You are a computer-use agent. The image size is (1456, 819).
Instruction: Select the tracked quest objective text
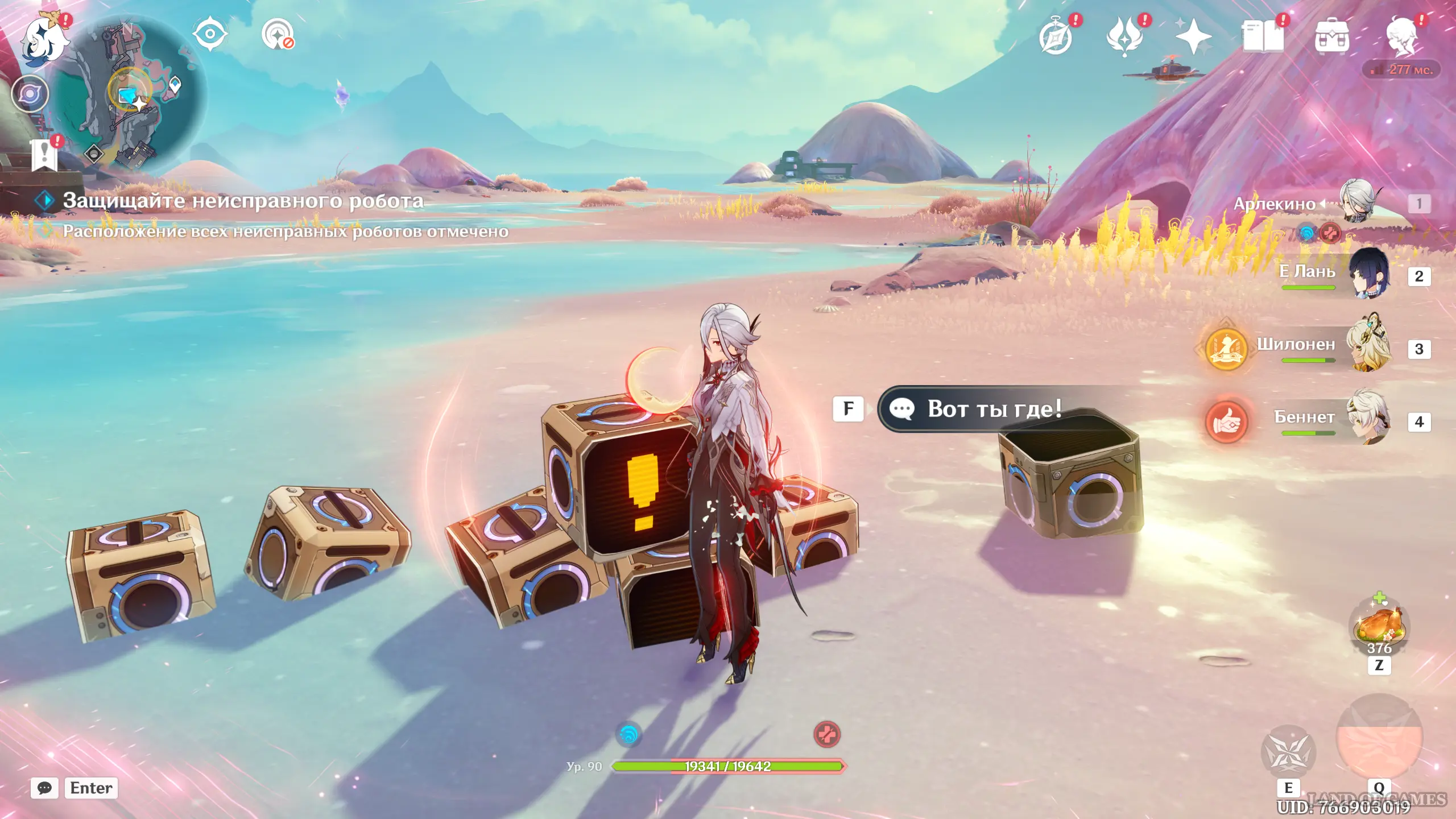(x=242, y=201)
